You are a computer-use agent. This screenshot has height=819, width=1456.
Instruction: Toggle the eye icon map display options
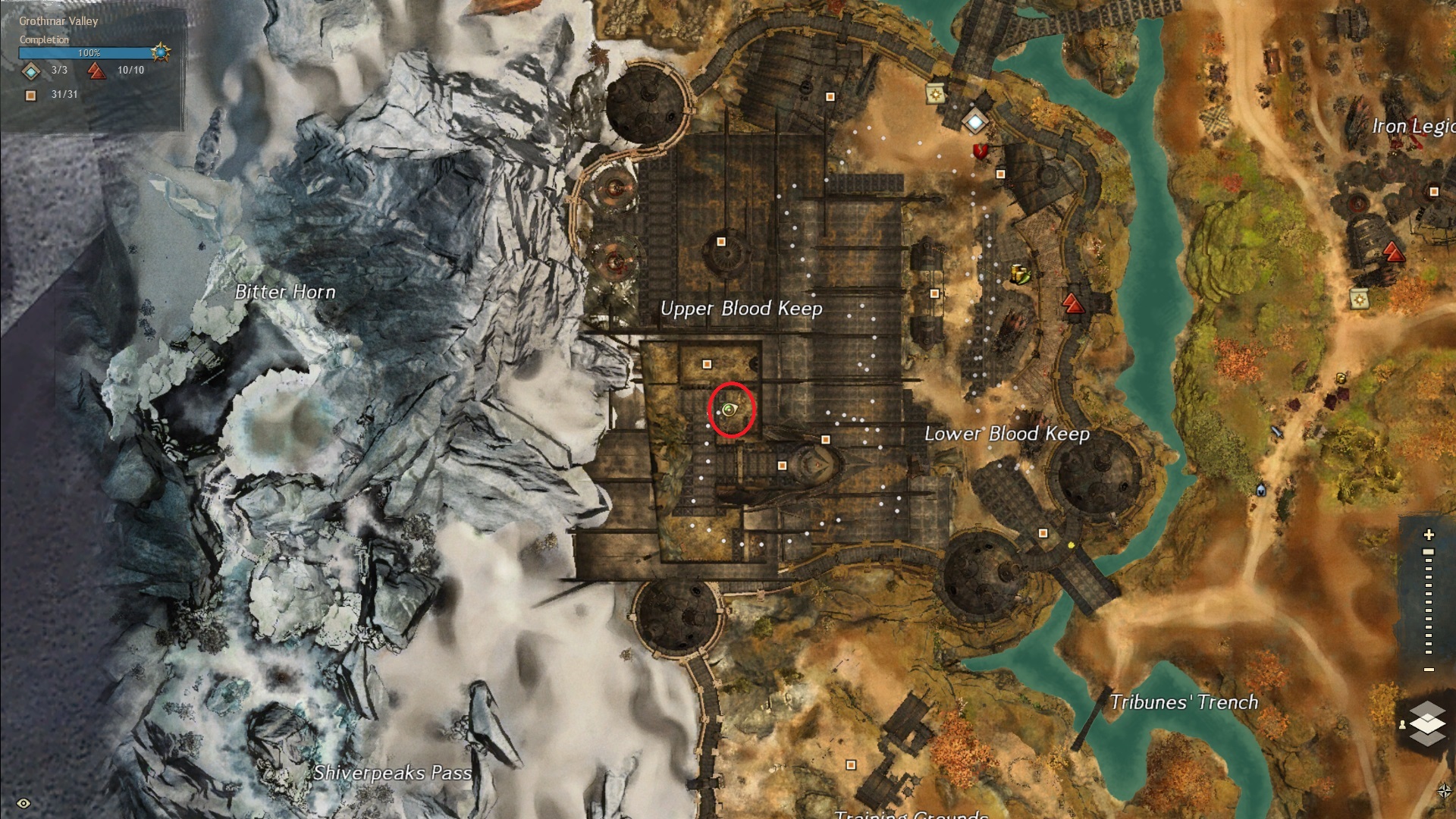coord(24,803)
